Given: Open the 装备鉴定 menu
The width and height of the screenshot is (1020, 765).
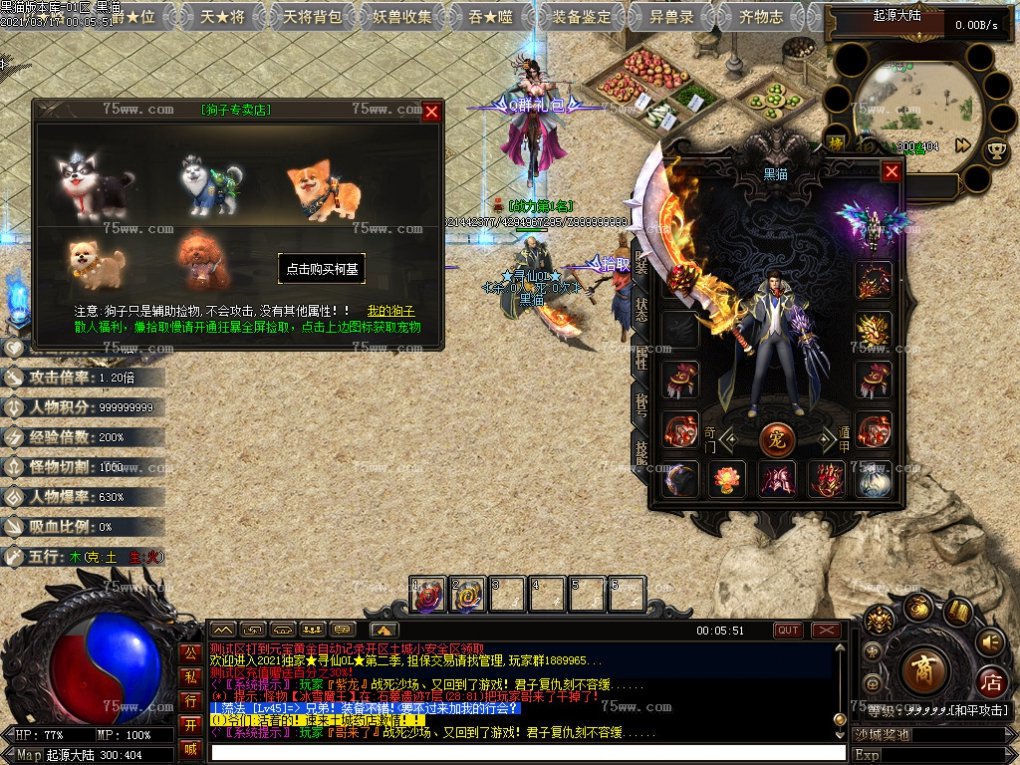Looking at the screenshot, I should tap(583, 16).
